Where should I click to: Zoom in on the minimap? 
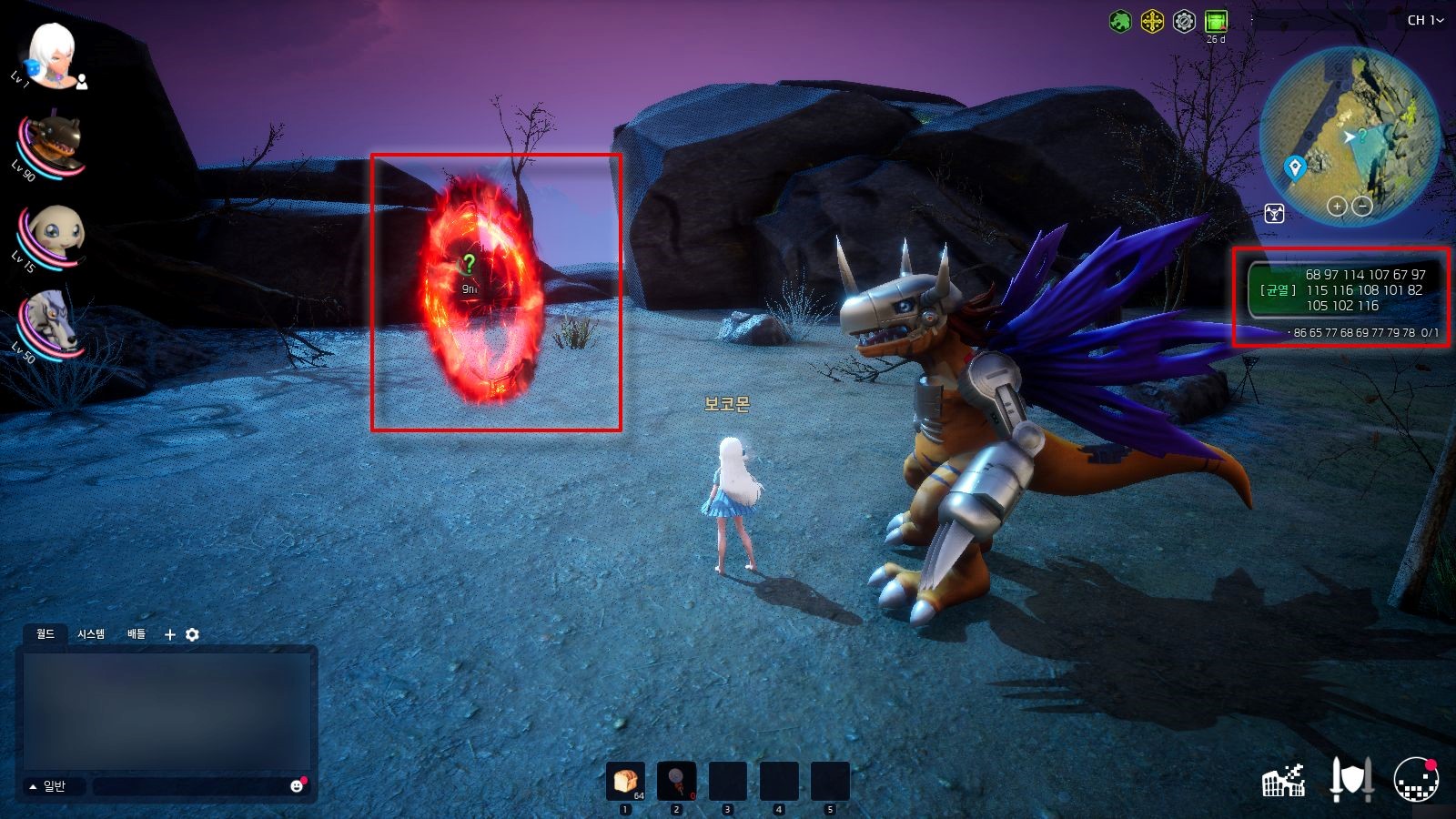point(1336,206)
